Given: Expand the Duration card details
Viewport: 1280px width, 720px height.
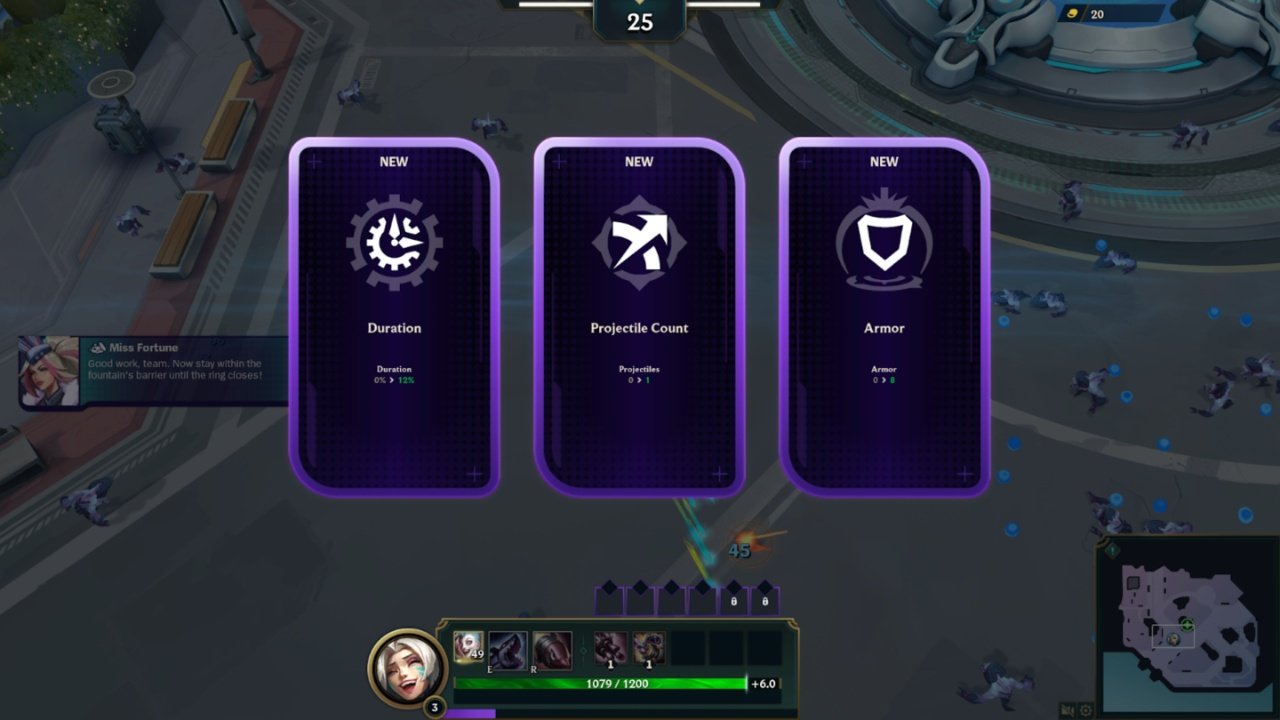Looking at the screenshot, I should [392, 375].
